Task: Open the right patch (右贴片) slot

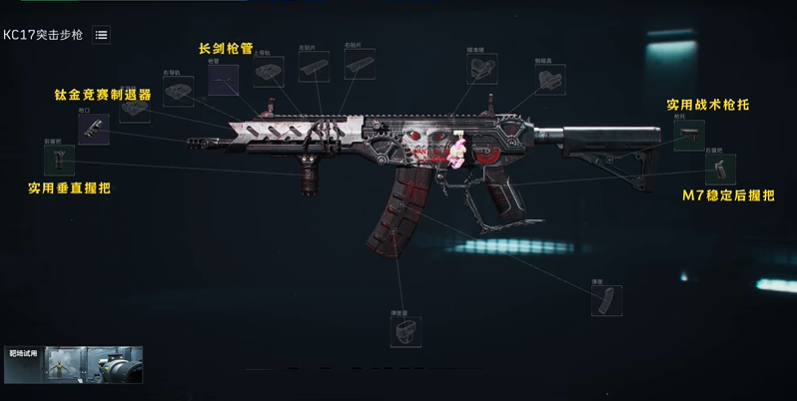Action: coord(359,64)
